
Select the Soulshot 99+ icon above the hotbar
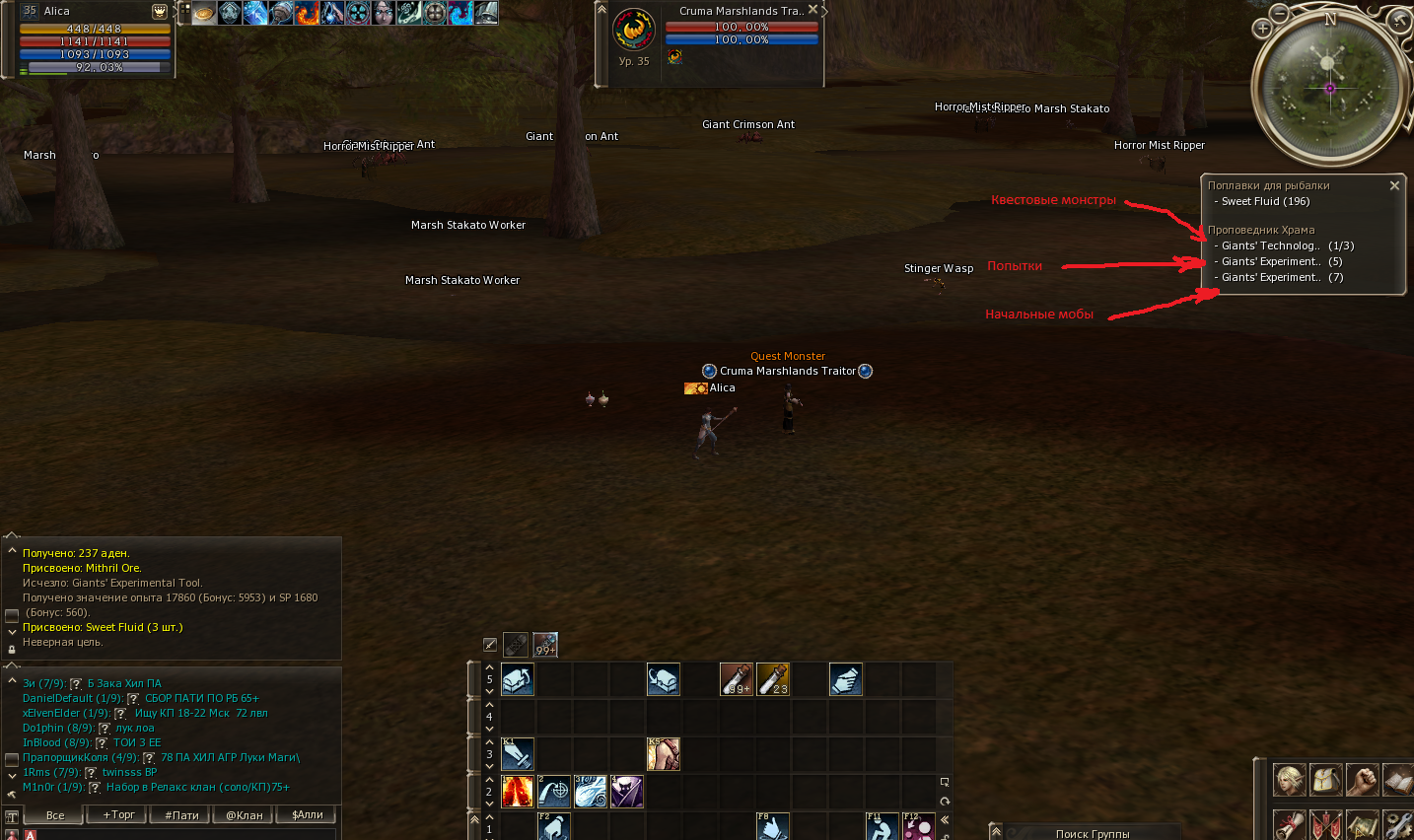[x=545, y=646]
